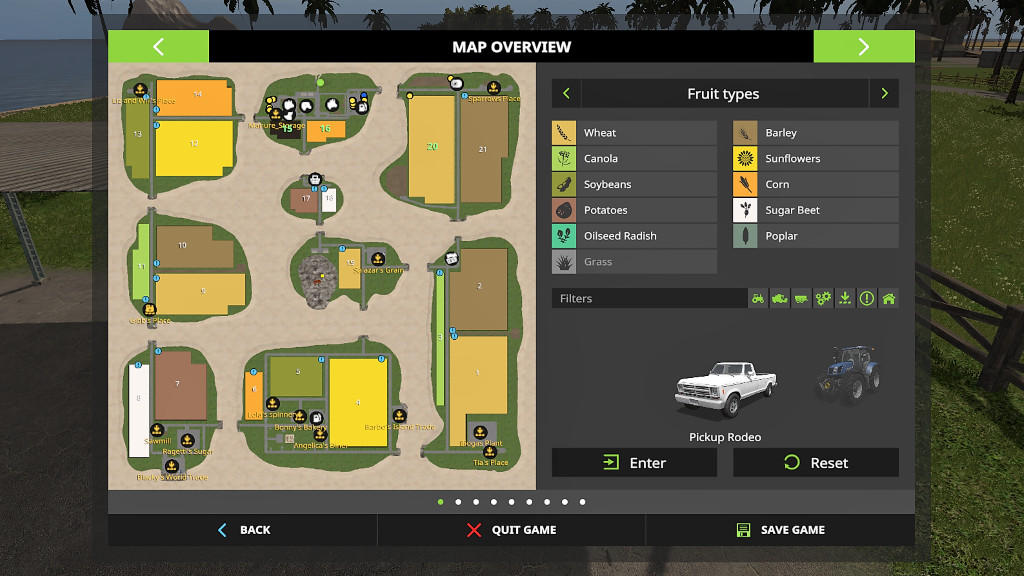Enter the Pickup Rodeo vehicle

click(634, 463)
